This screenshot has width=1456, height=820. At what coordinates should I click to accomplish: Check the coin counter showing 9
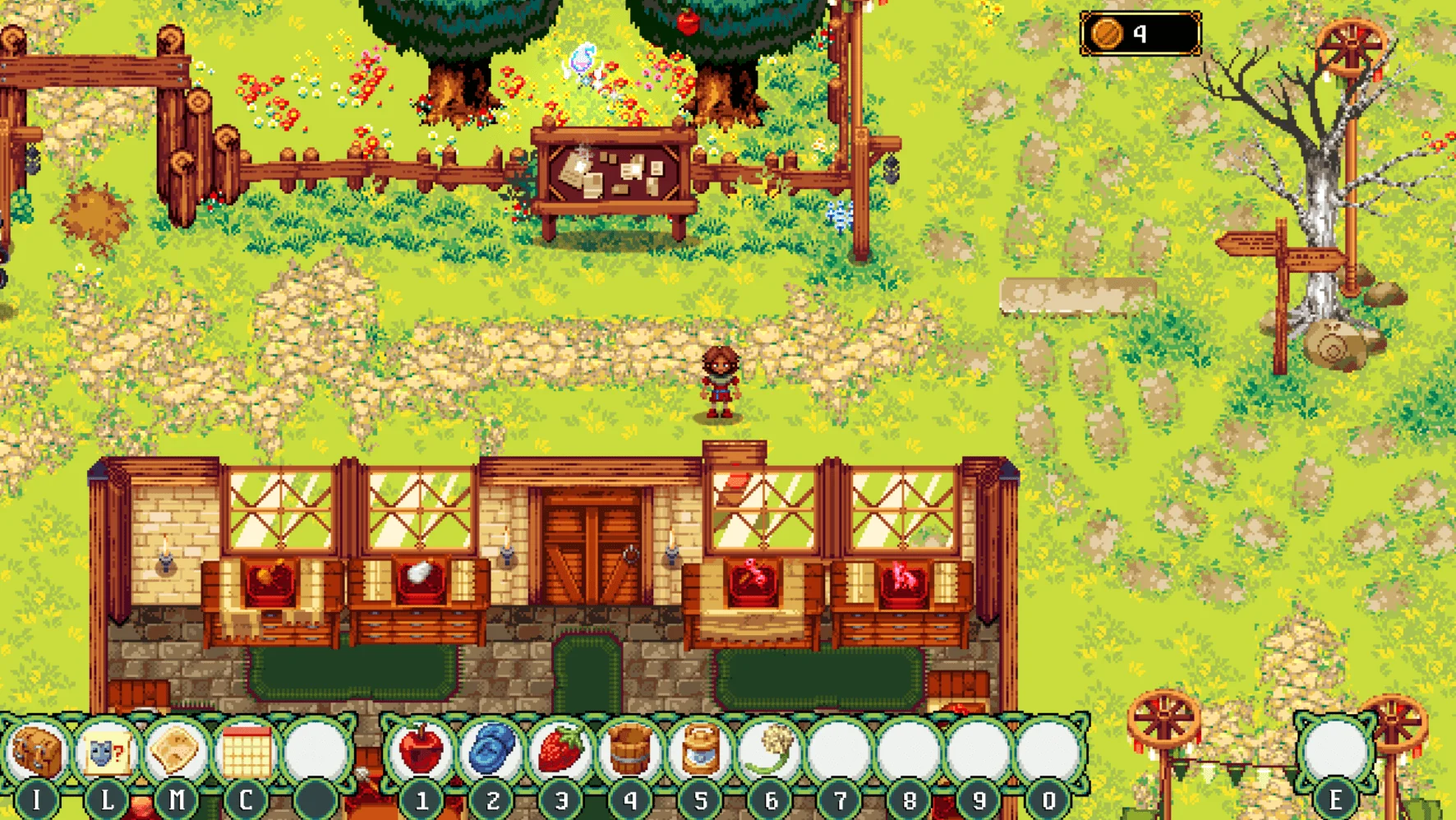[1139, 35]
